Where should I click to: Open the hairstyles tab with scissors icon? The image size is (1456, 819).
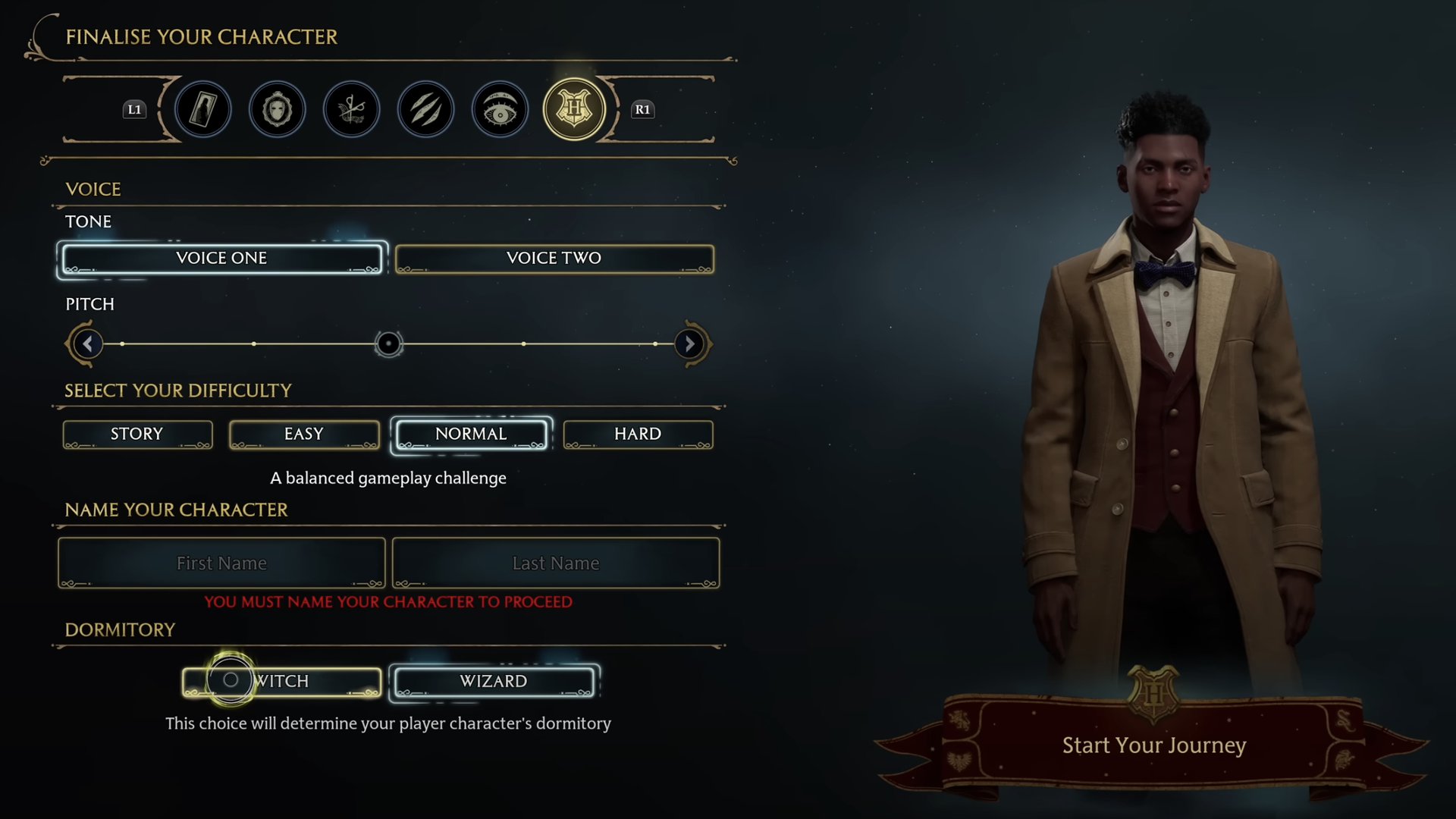pos(350,109)
